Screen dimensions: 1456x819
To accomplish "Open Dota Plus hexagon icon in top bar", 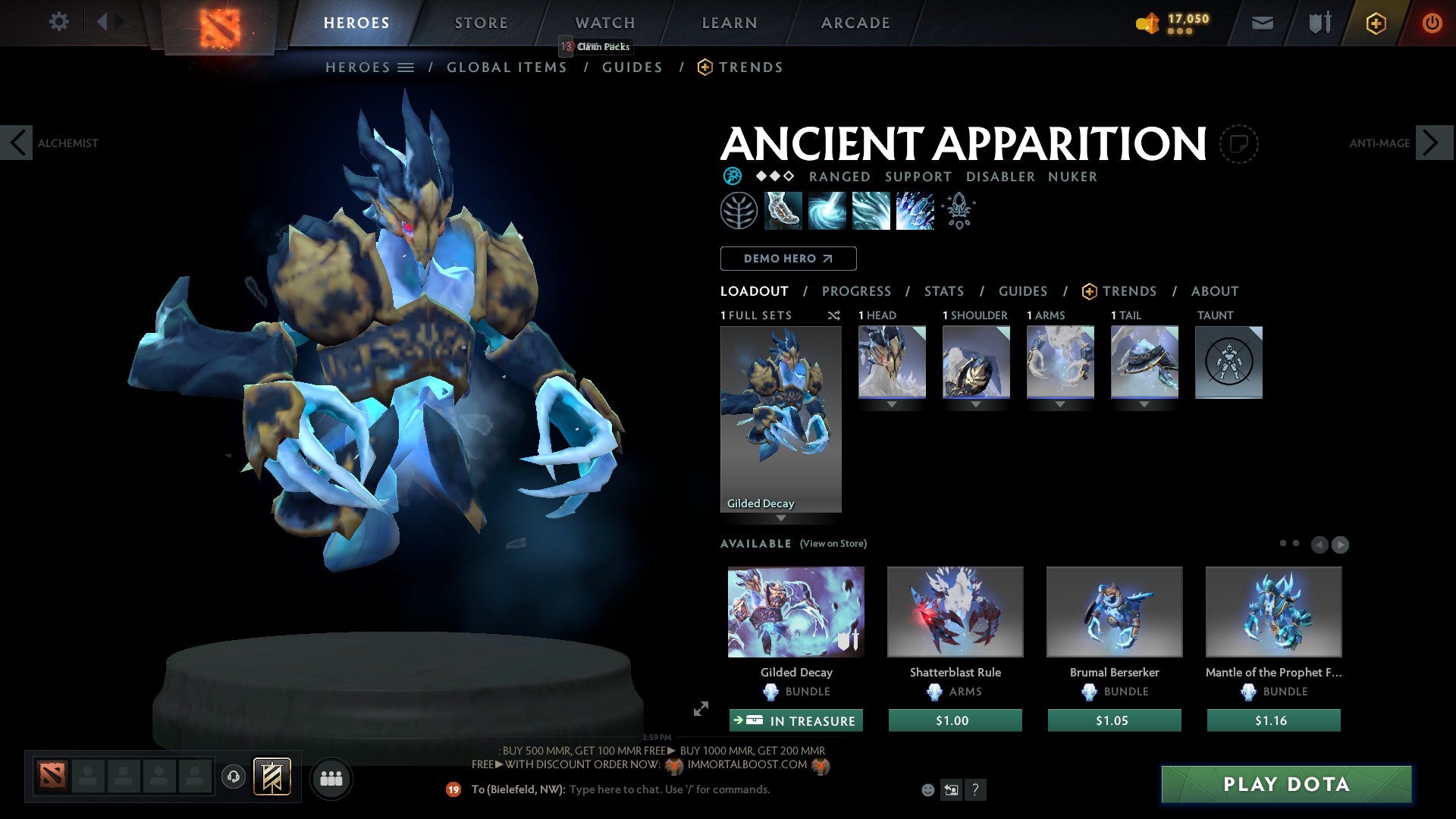I will 1375,23.
